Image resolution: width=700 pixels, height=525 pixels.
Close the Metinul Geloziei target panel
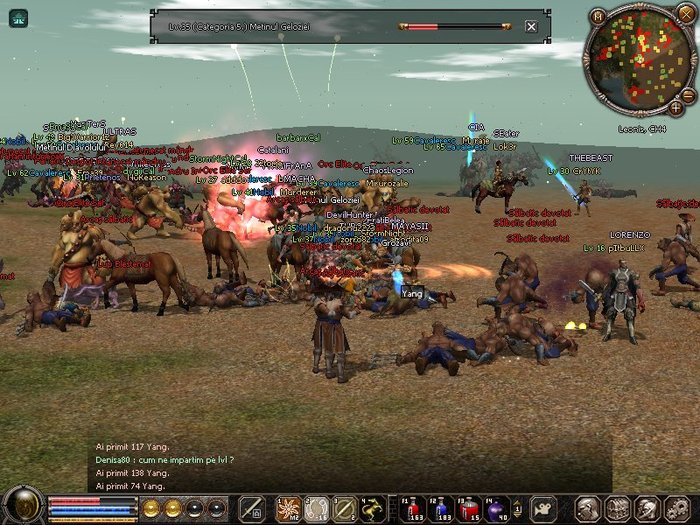[x=531, y=27]
